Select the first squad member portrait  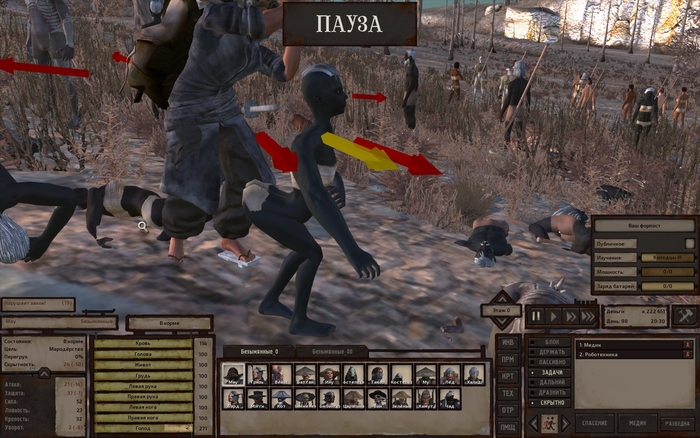click(x=233, y=374)
